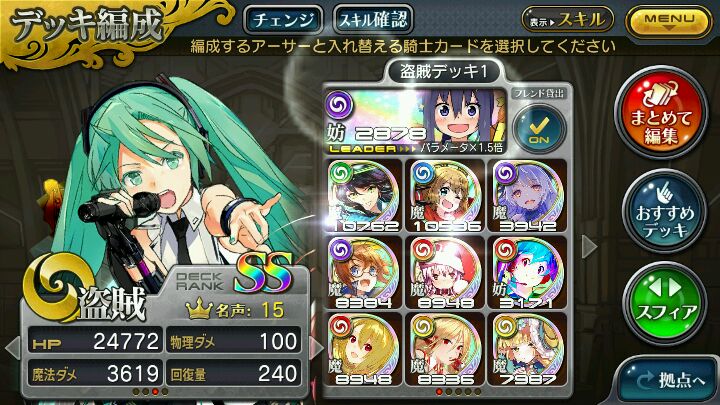The width and height of the screenshot is (720, 405).
Task: Pick the knight card with 3171
Action: (531, 271)
